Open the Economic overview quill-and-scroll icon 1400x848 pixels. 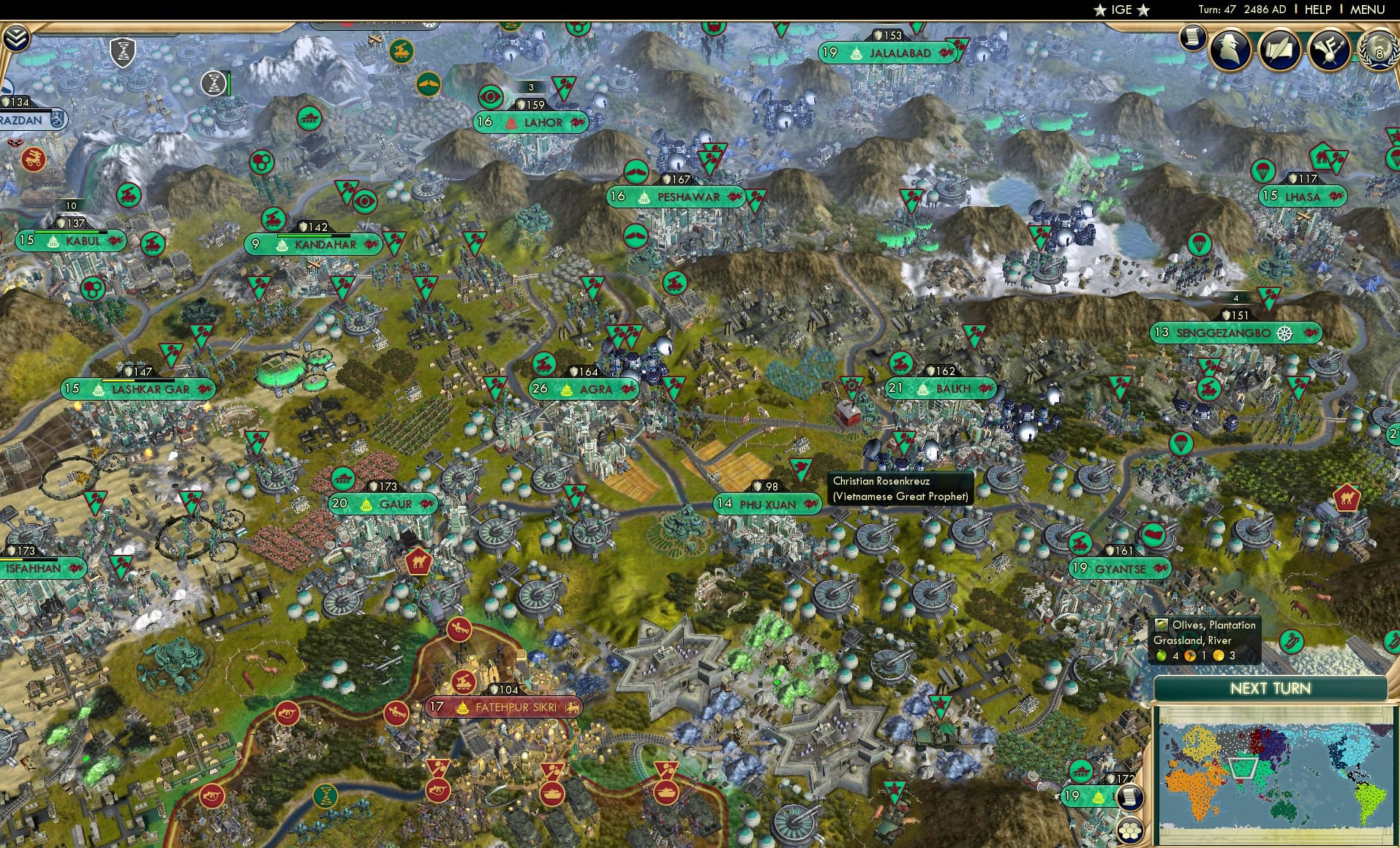(1279, 48)
